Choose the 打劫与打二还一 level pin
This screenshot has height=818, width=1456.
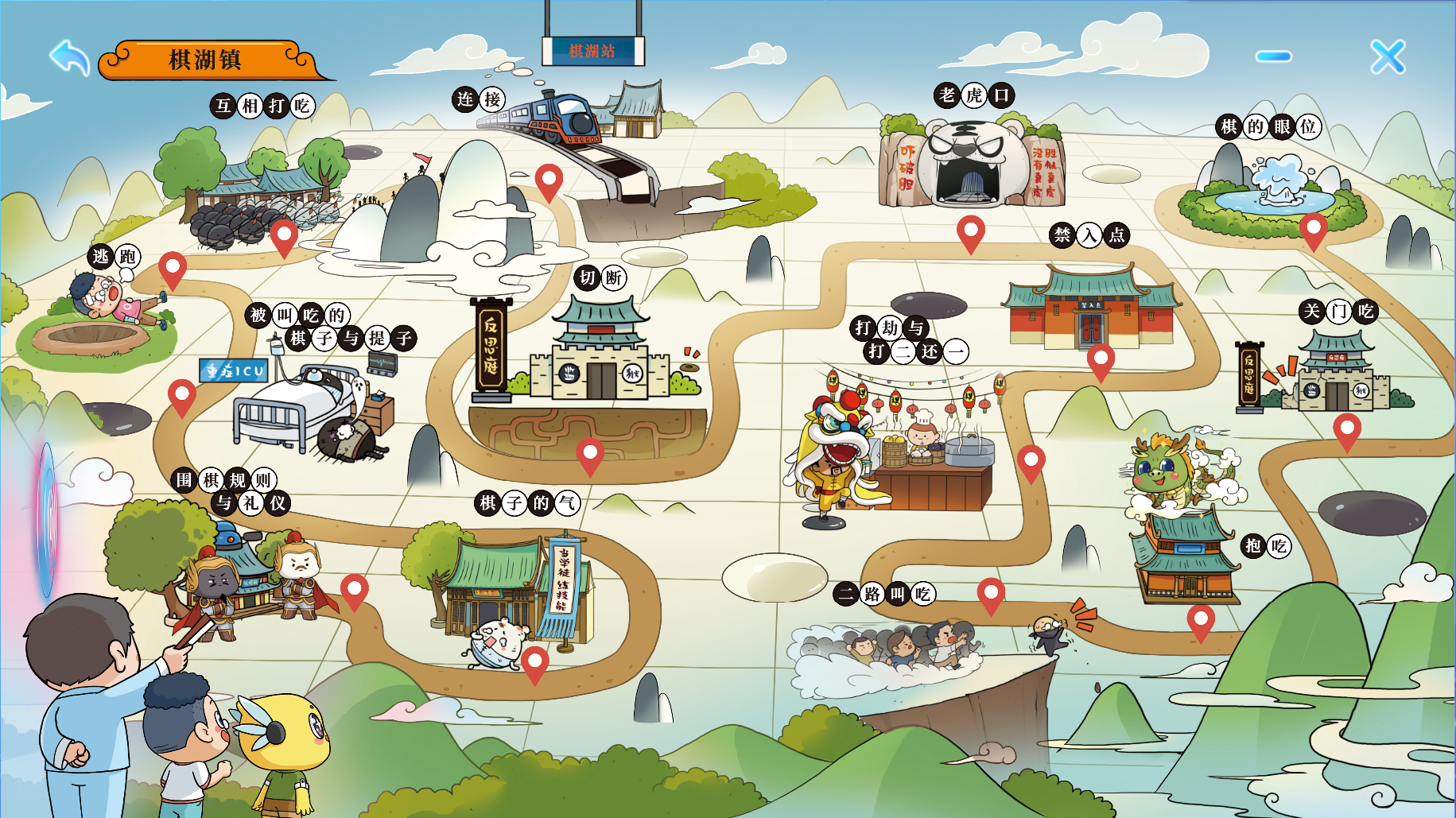[1031, 459]
